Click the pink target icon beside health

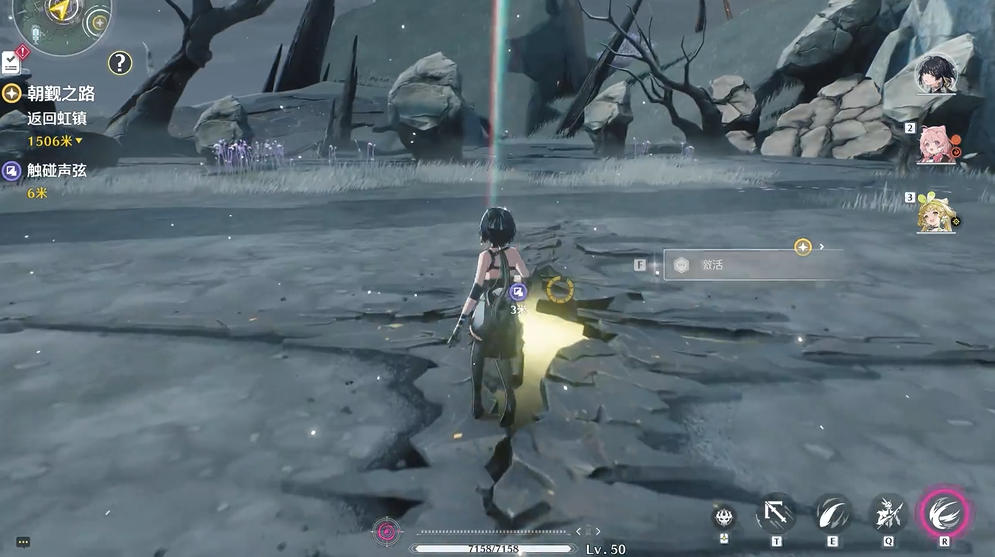[x=386, y=531]
